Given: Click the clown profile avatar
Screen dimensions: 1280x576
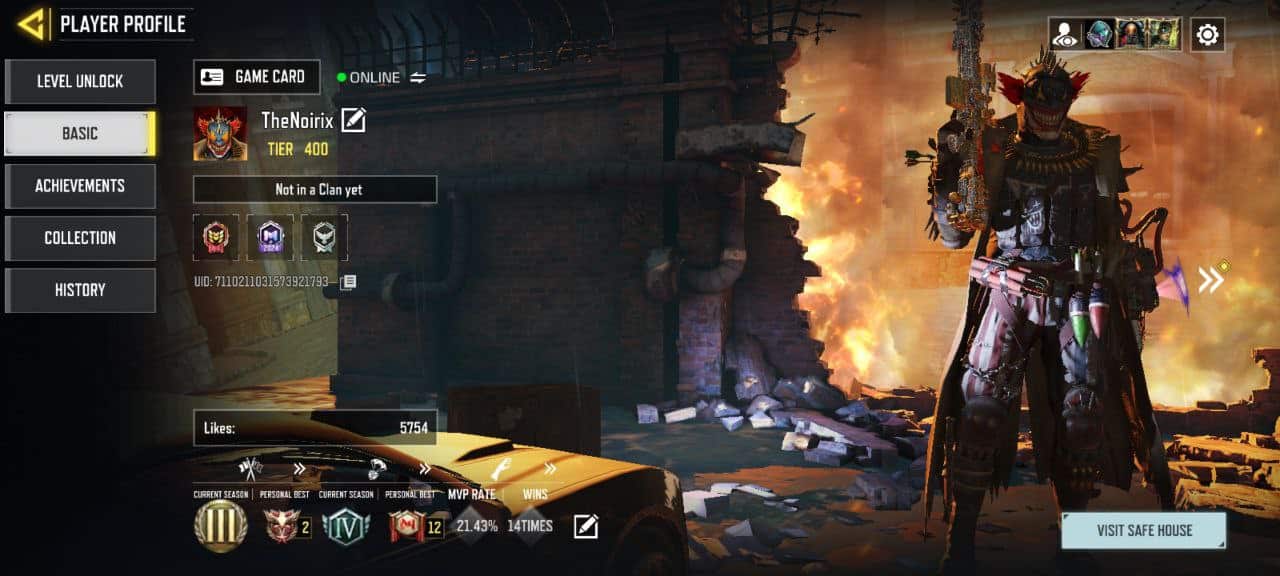Looking at the screenshot, I should (x=220, y=133).
